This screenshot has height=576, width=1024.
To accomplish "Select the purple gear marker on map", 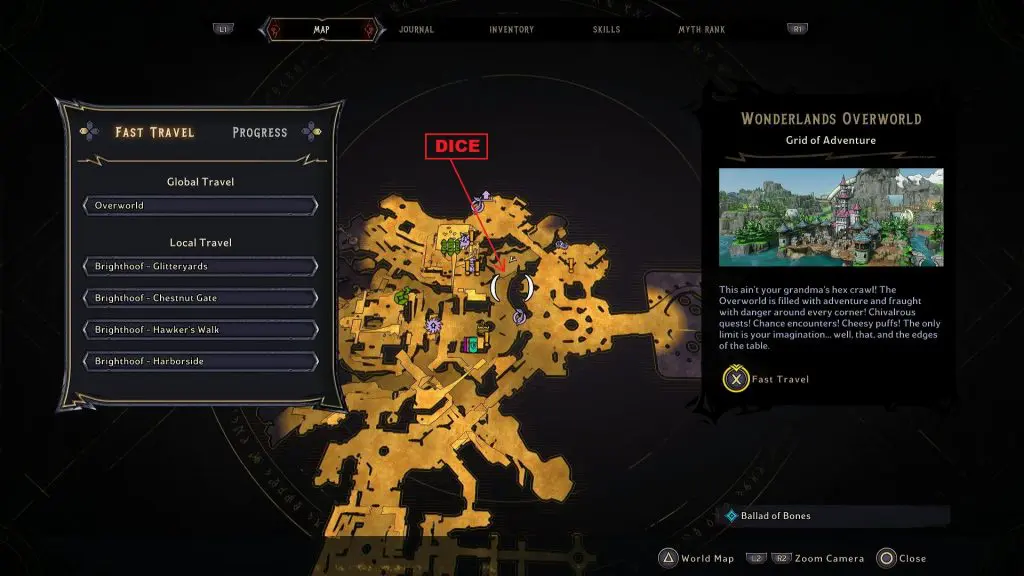I will (x=433, y=325).
